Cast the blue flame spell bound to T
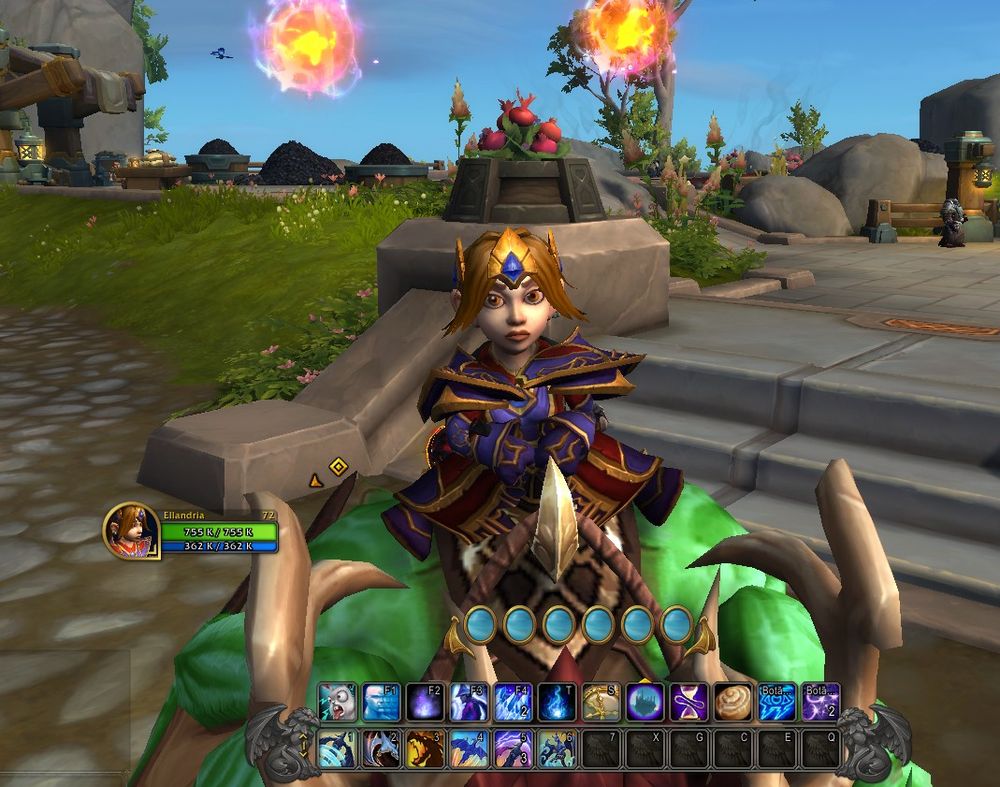 557,702
